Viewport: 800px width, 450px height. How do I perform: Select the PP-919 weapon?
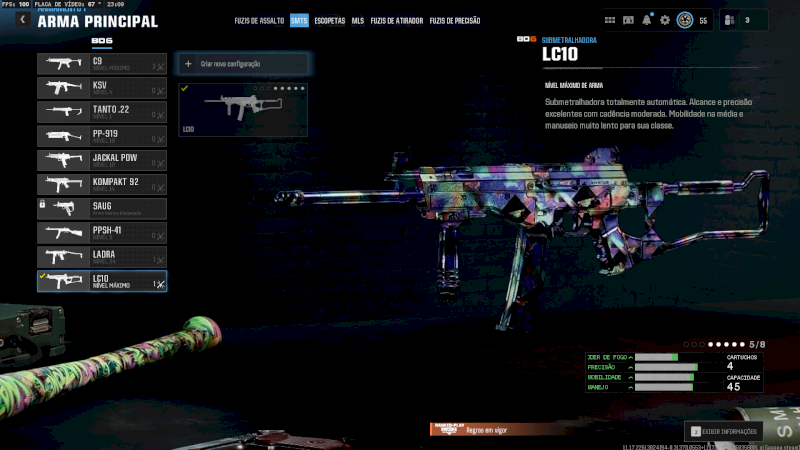(x=102, y=136)
